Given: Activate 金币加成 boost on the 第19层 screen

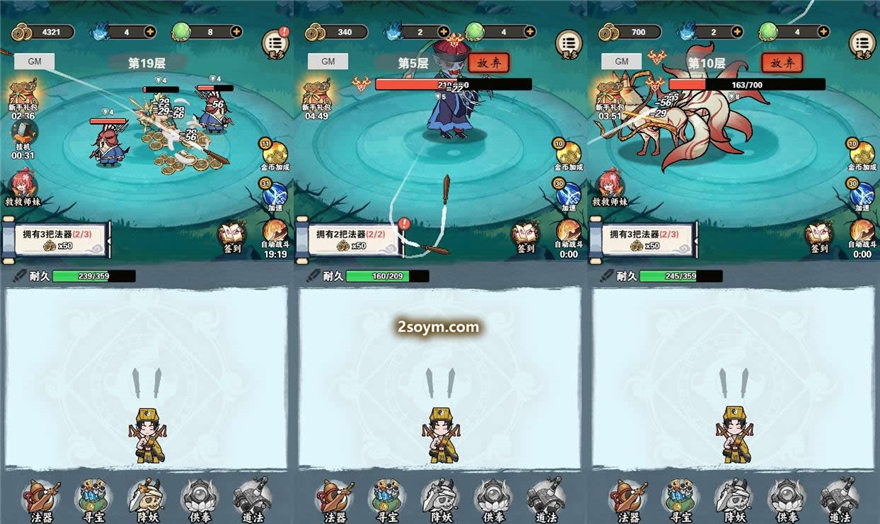Looking at the screenshot, I should coord(273,153).
